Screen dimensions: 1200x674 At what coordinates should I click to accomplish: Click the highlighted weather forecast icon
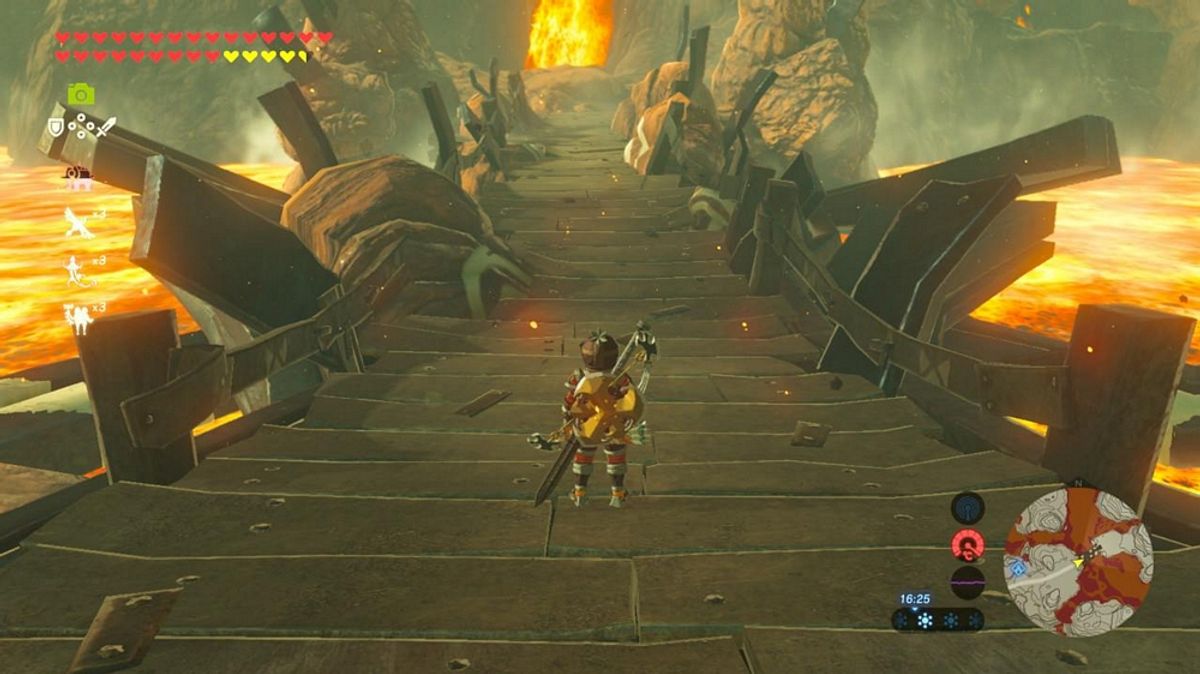pyautogui.click(x=925, y=620)
